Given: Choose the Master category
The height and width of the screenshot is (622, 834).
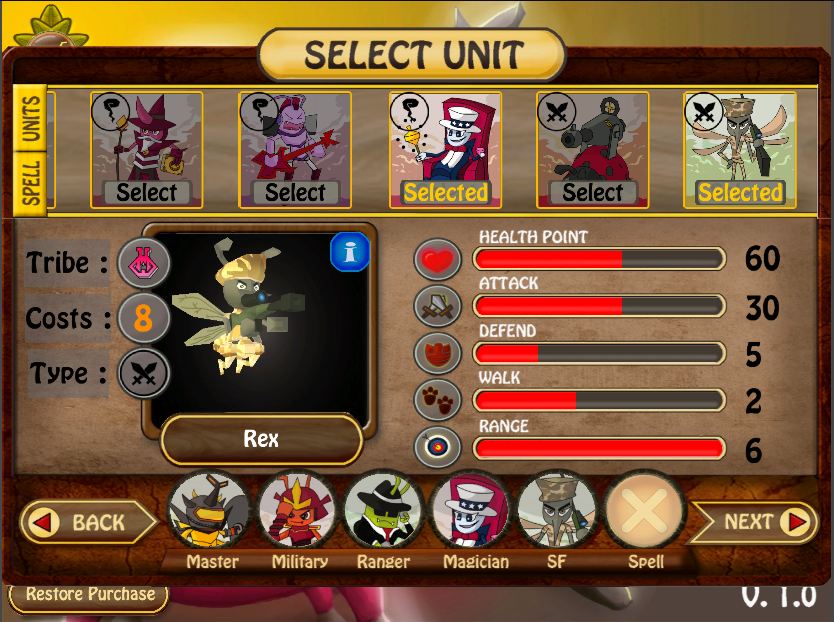Looking at the screenshot, I should (x=211, y=512).
